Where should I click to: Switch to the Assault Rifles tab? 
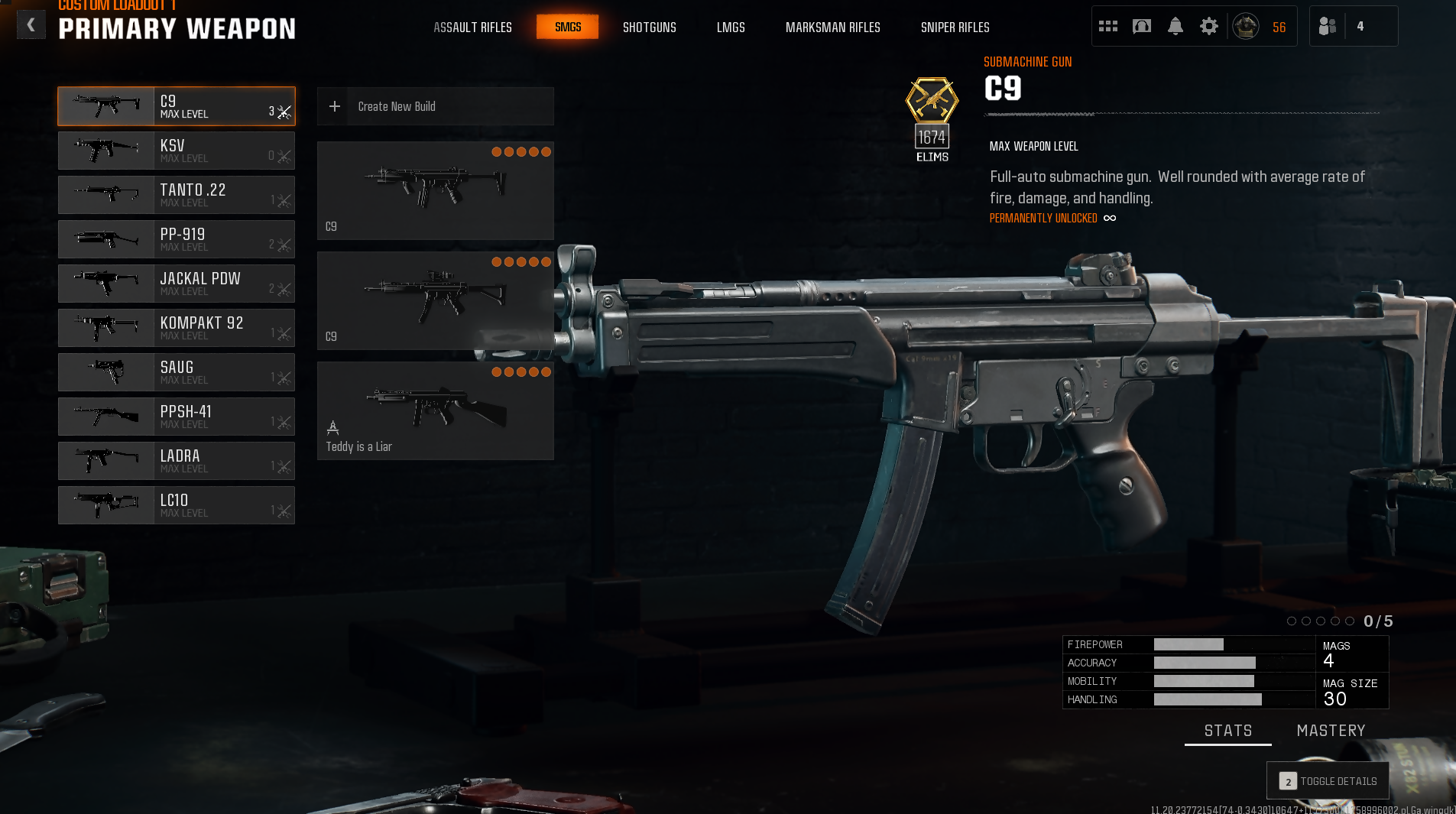pyautogui.click(x=472, y=28)
